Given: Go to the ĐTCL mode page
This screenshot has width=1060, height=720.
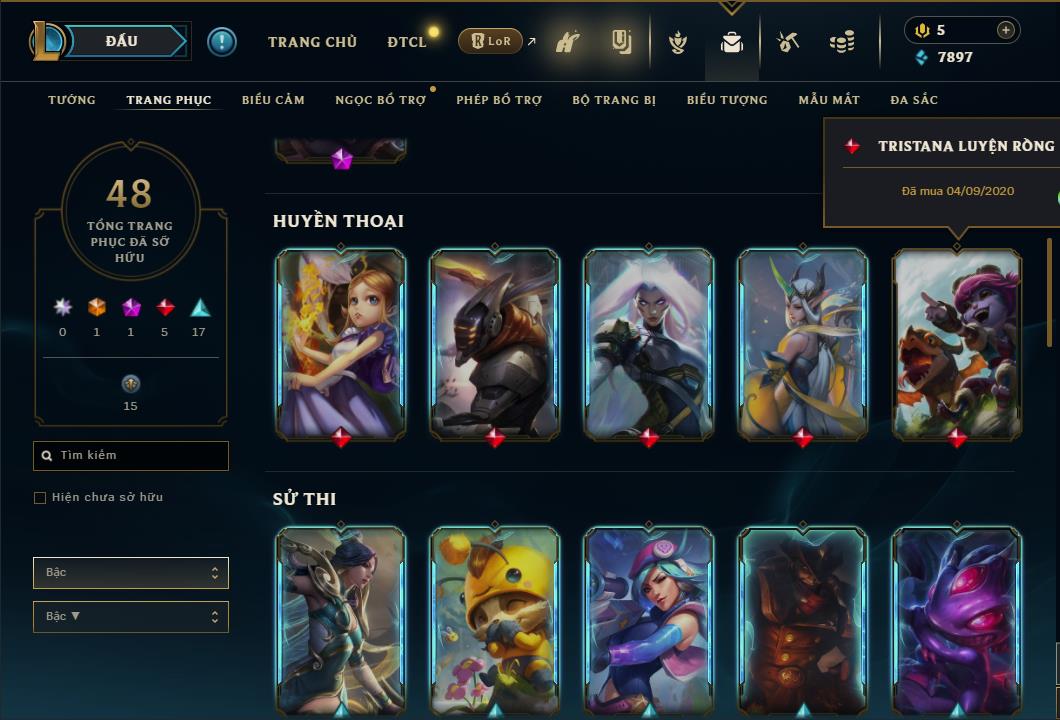Looking at the screenshot, I should [407, 42].
